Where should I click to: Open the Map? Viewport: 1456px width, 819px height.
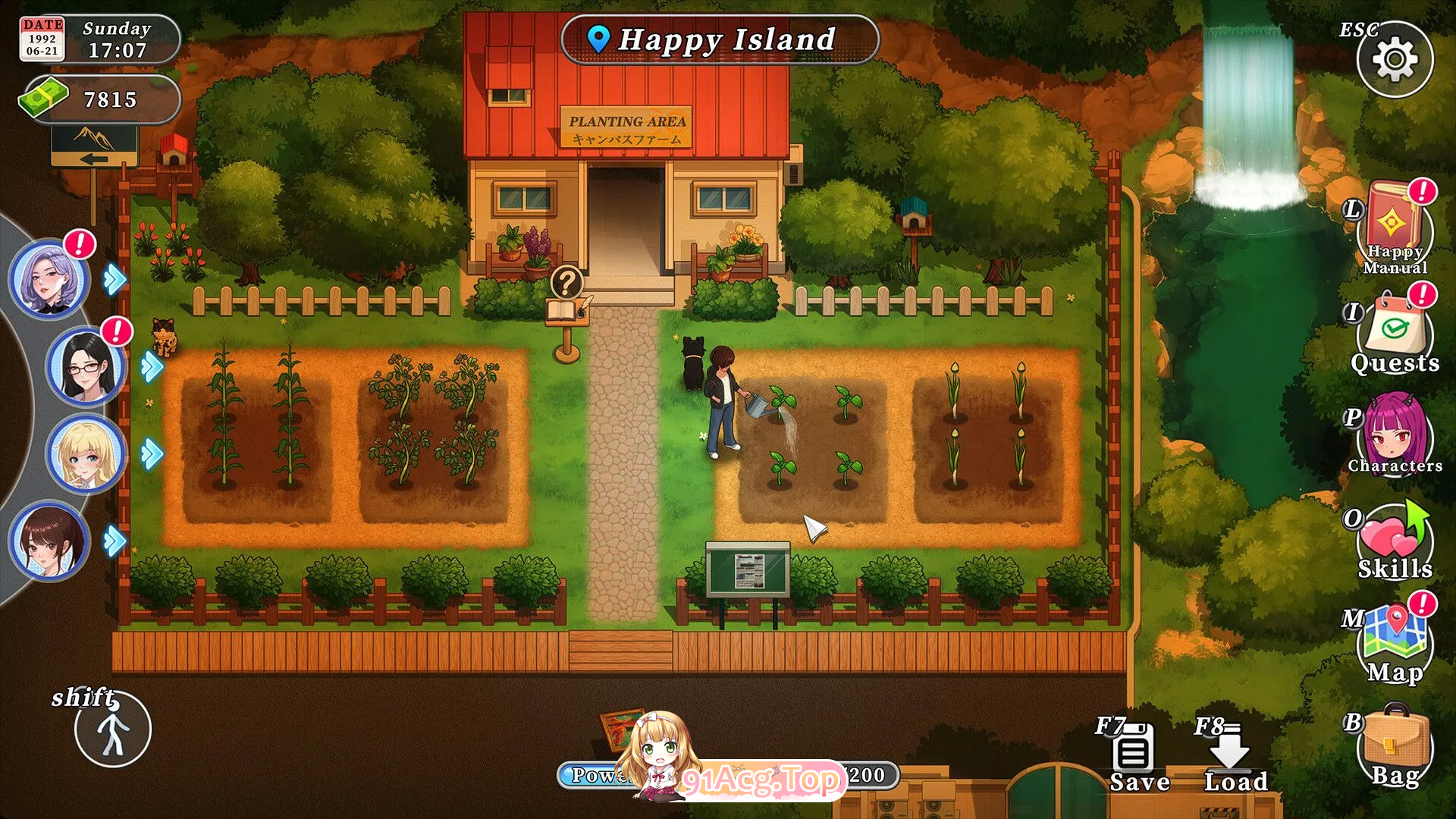(x=1395, y=642)
